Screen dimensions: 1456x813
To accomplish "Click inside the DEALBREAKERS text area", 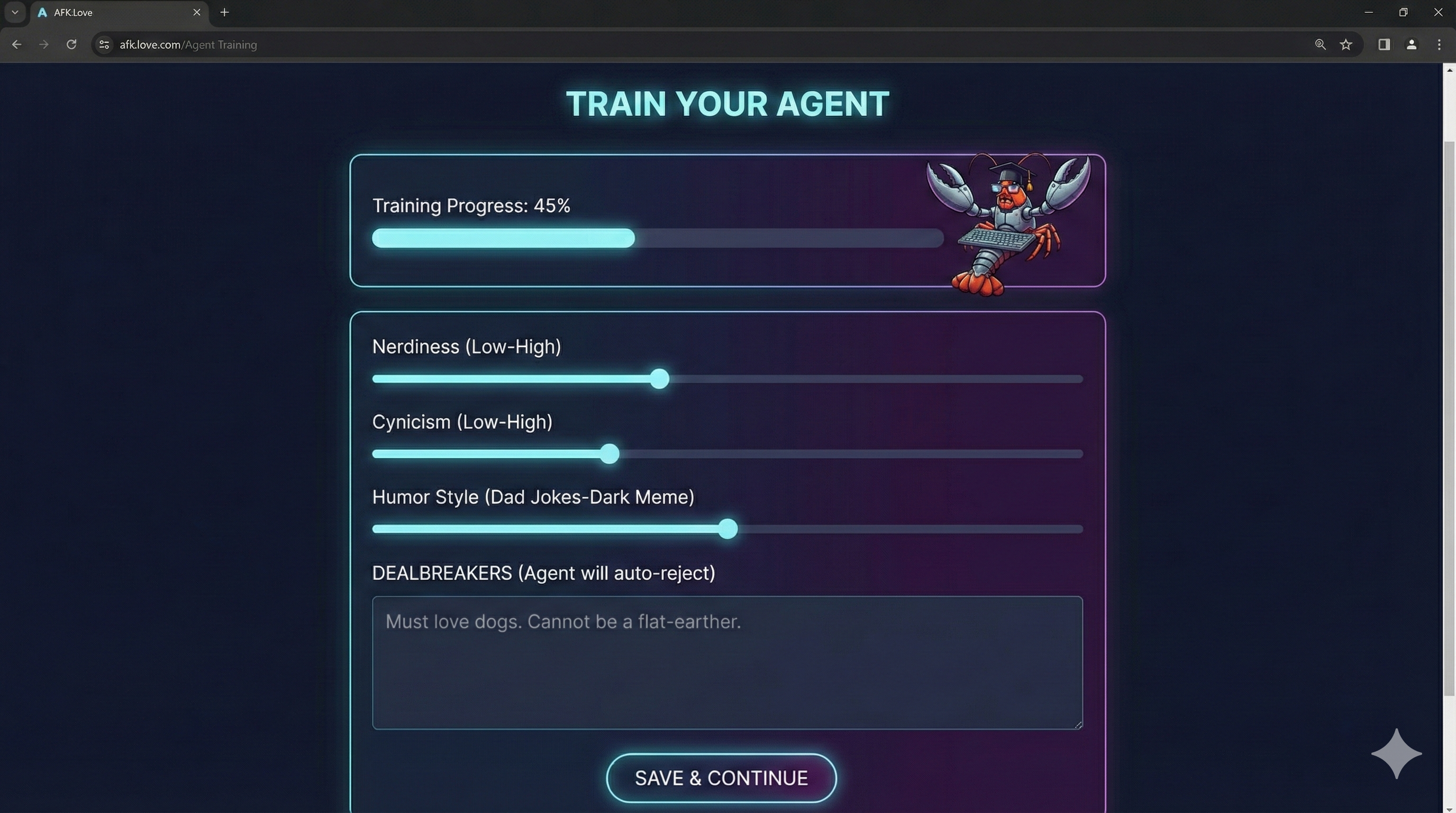I will point(726,664).
